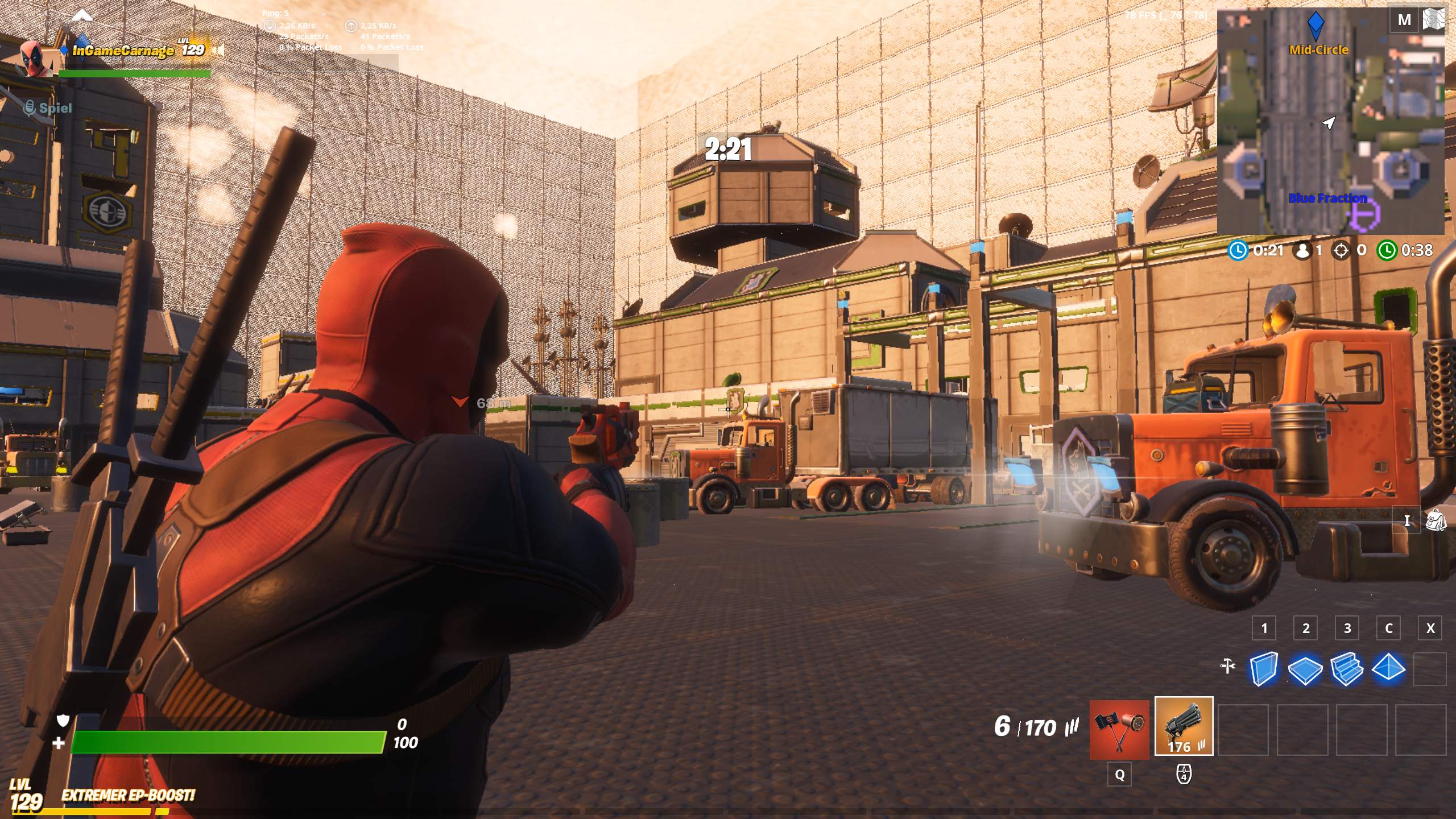1456x819 pixels.
Task: Select the floor building piece
Action: tap(1305, 669)
